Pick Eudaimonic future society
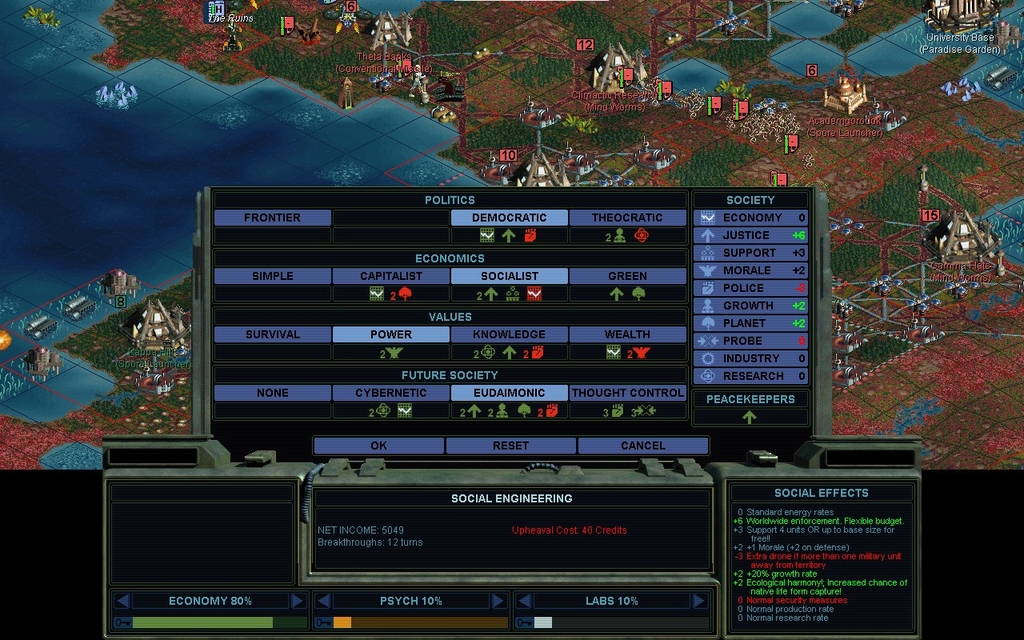 [x=509, y=393]
